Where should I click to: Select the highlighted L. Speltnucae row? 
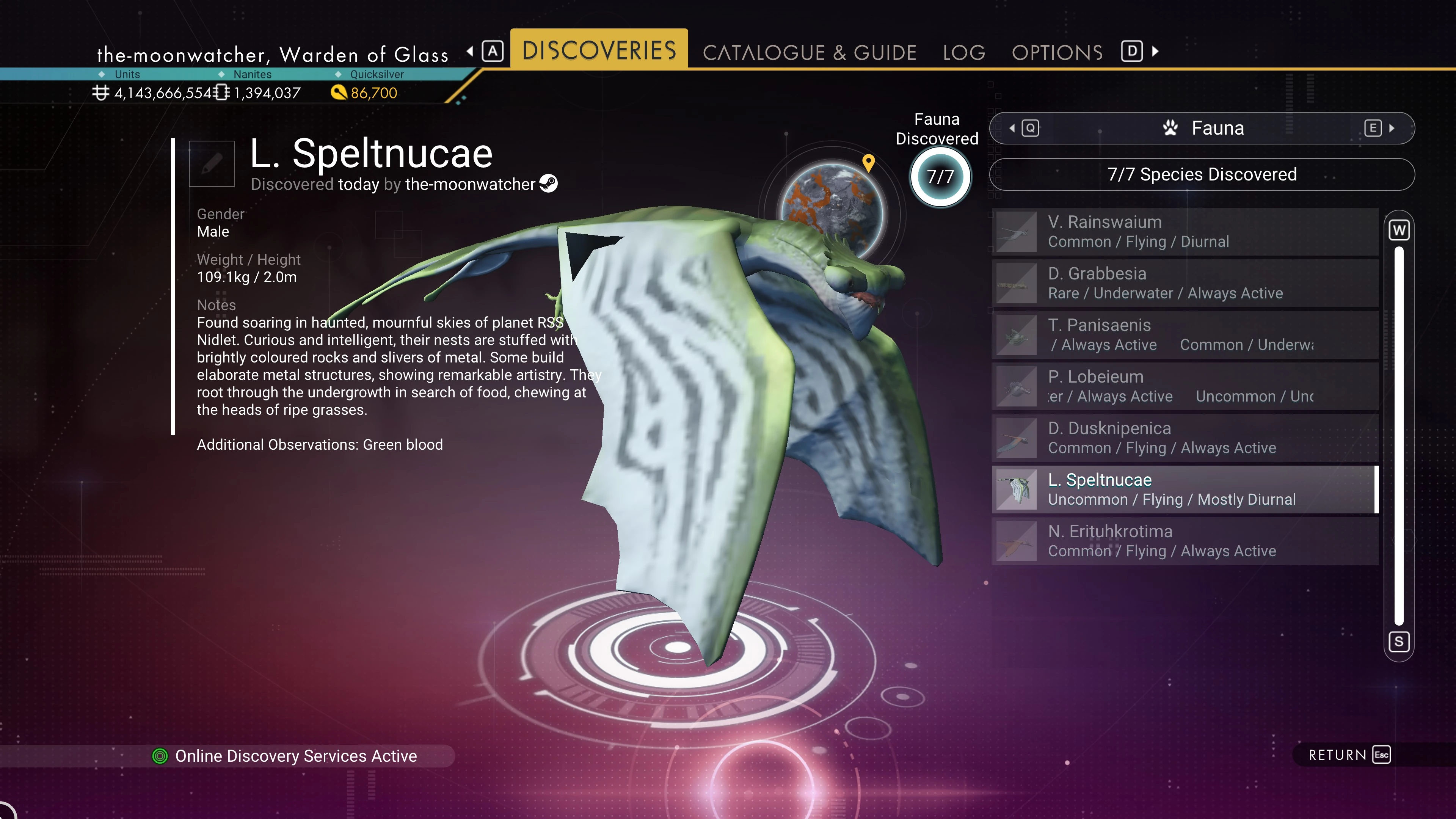coord(1185,490)
